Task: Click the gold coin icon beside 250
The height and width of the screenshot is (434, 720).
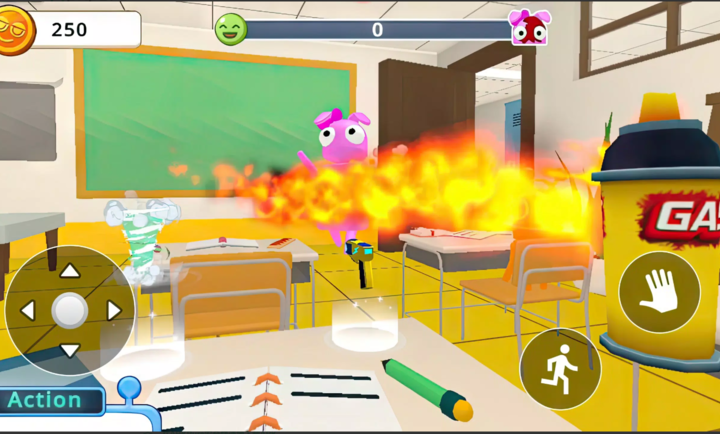Action: coord(14,29)
